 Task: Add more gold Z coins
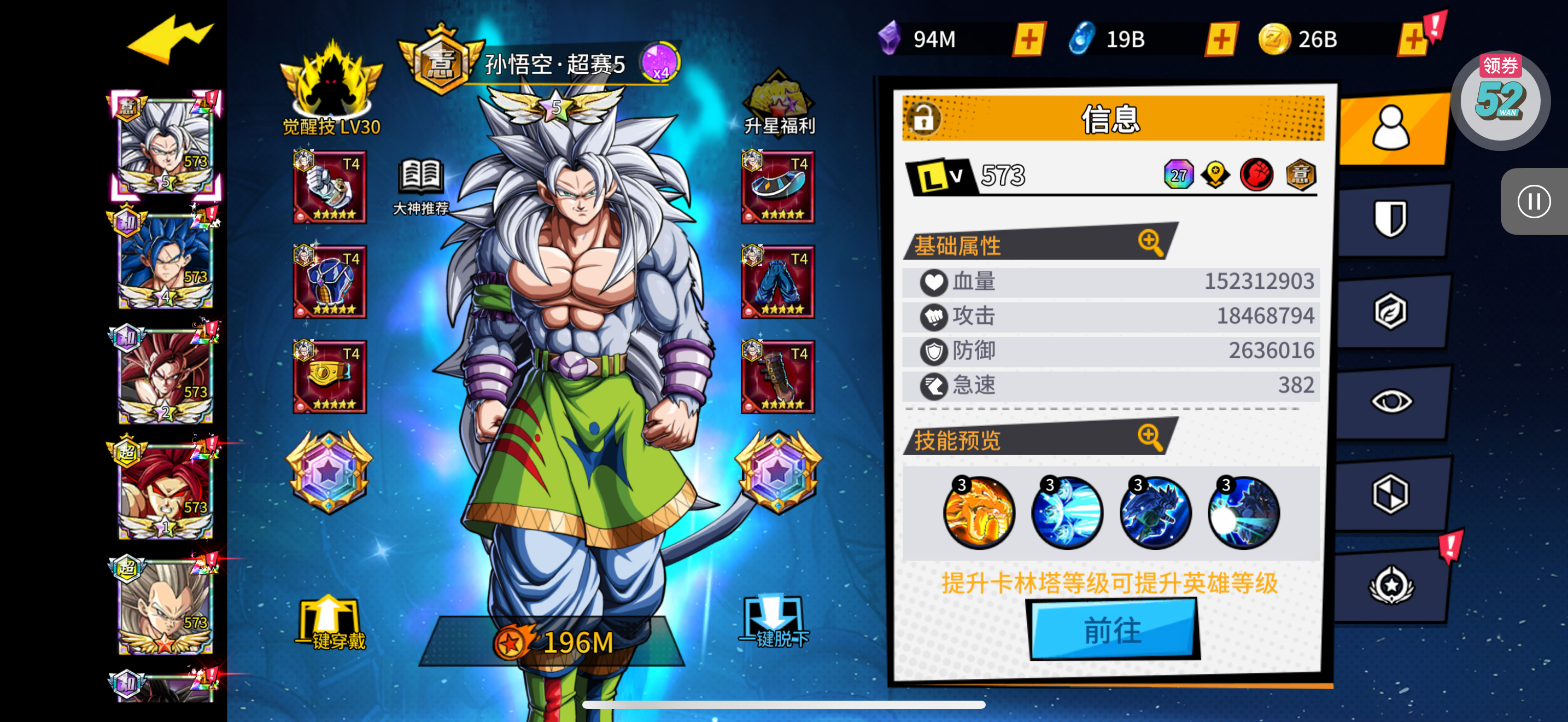[1412, 40]
